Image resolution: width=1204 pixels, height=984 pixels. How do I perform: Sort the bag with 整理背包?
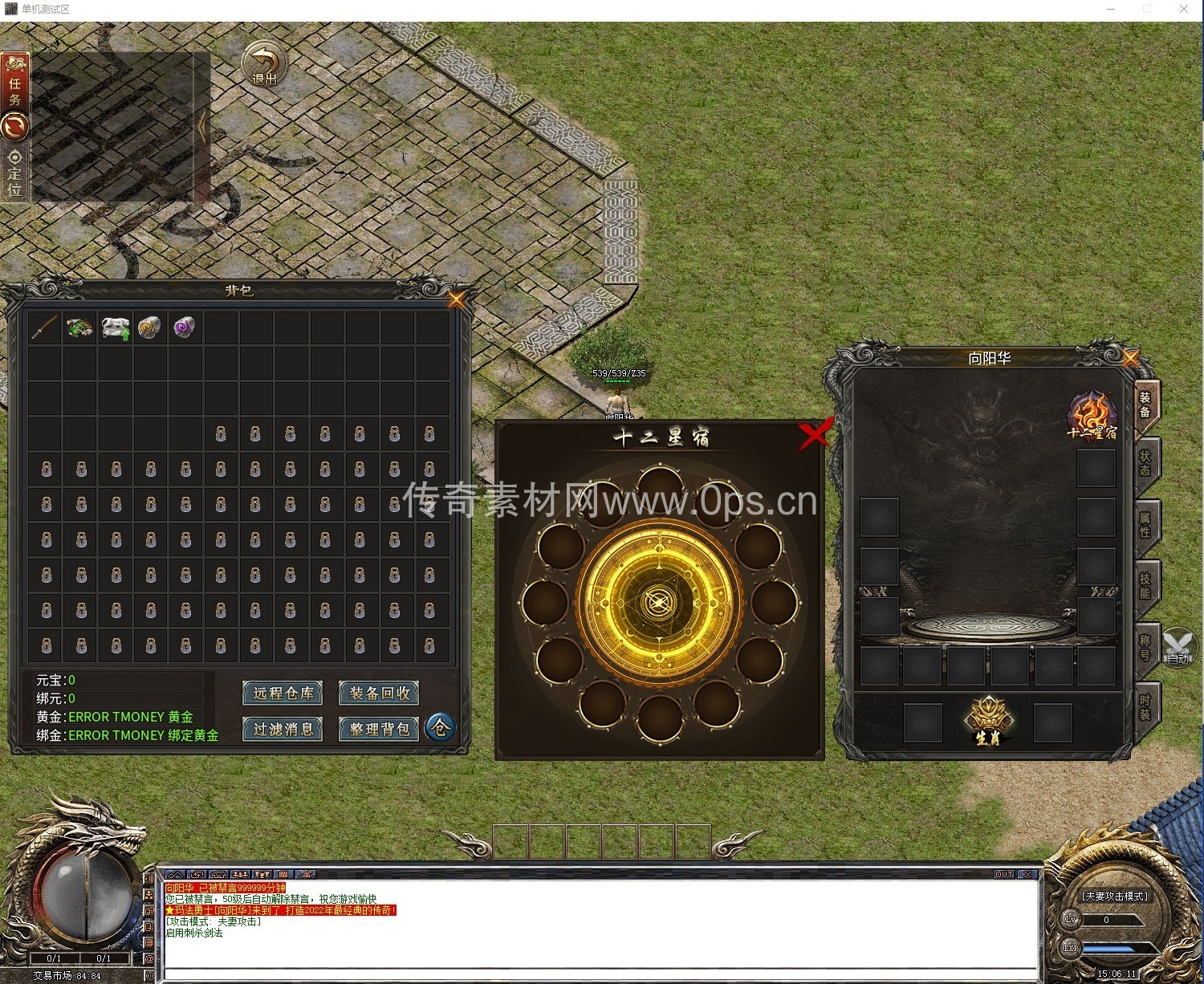379,729
